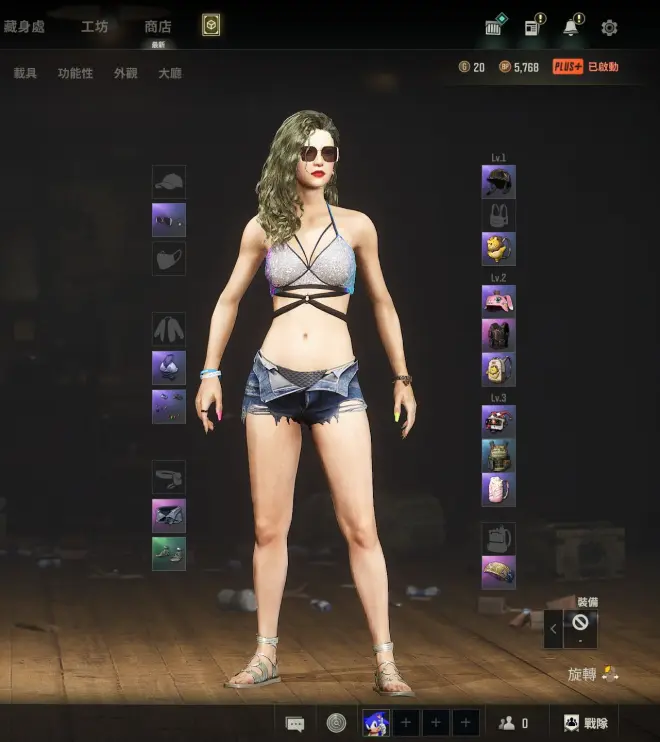Open the settings gear icon
This screenshot has width=660, height=742.
[x=609, y=28]
